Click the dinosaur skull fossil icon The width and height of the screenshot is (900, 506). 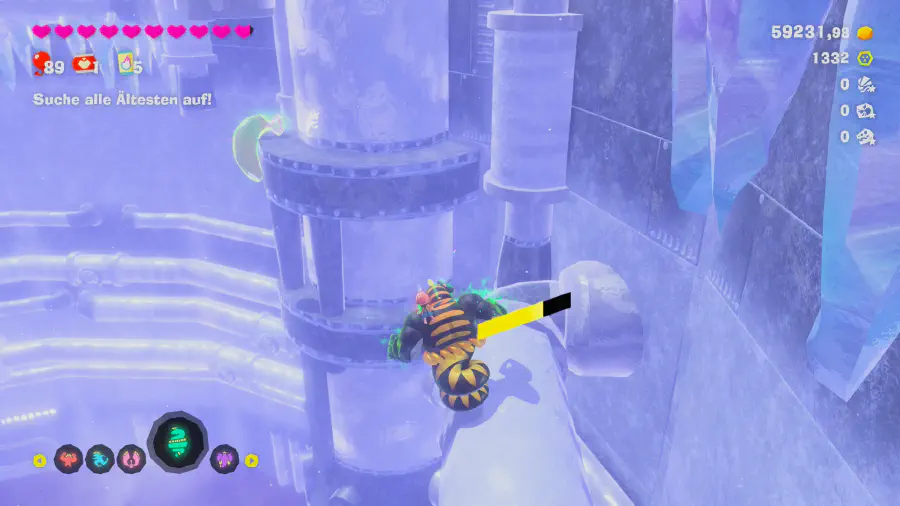866,137
